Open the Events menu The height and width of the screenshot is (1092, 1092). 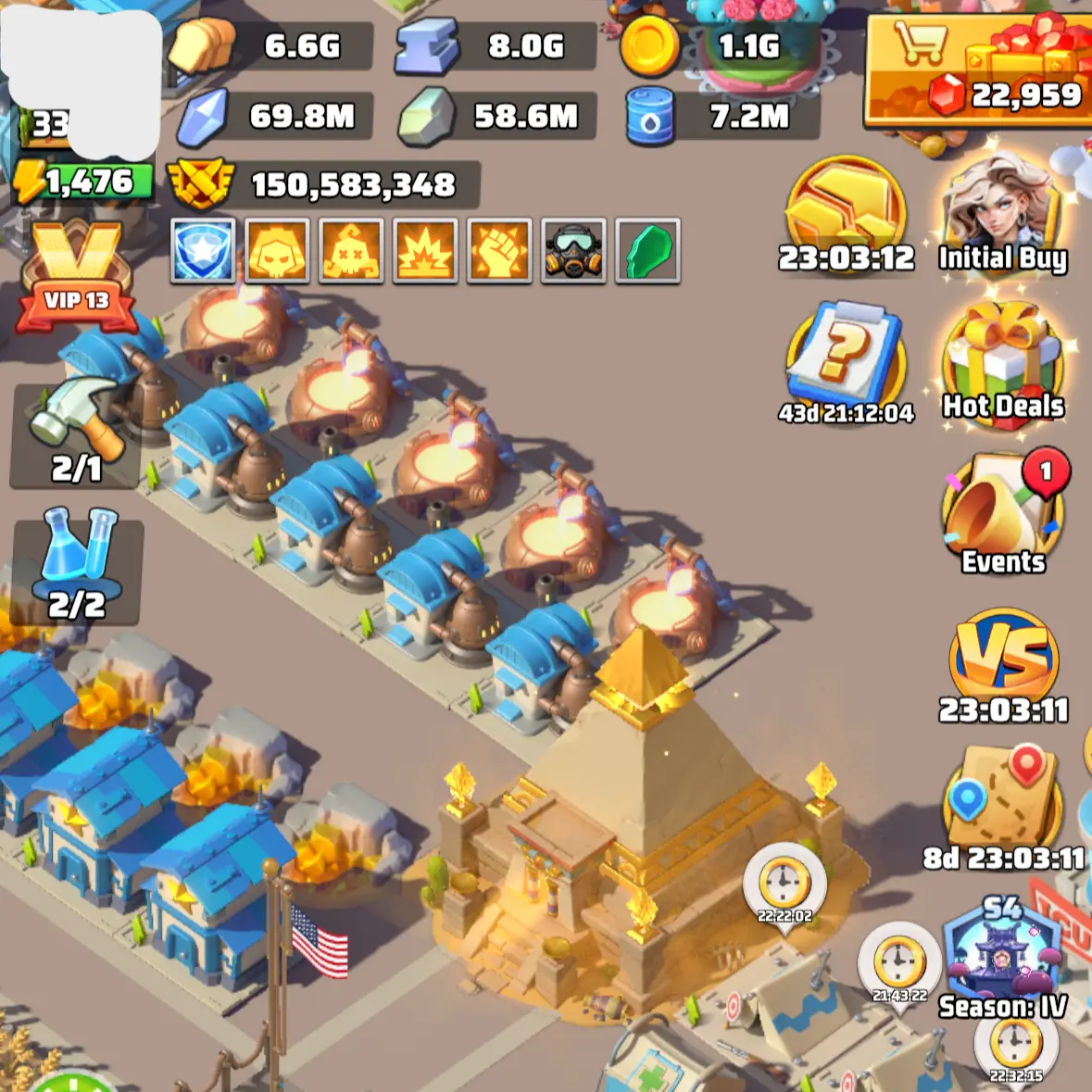pyautogui.click(x=1002, y=514)
